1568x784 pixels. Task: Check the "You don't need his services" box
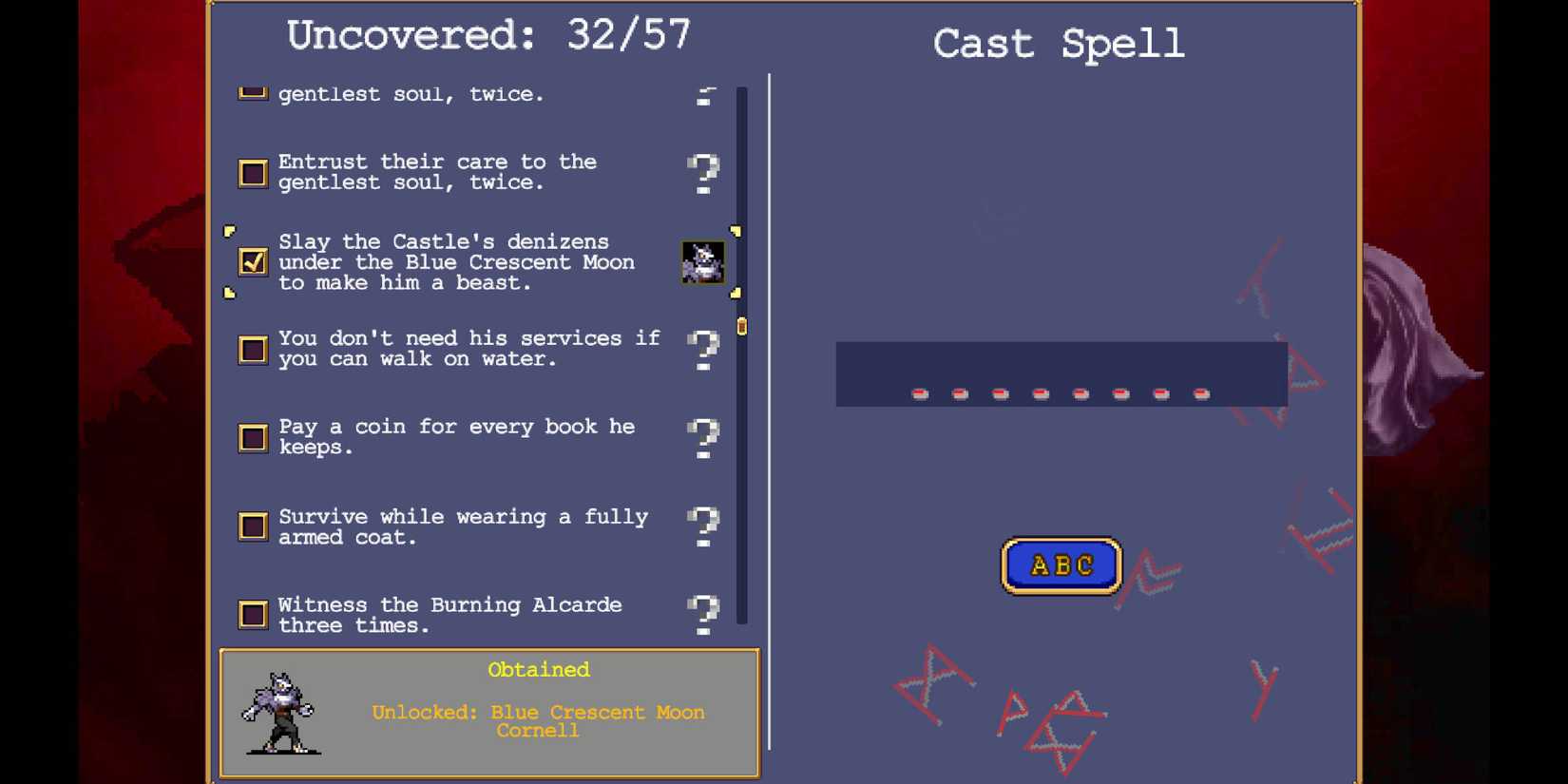252,351
